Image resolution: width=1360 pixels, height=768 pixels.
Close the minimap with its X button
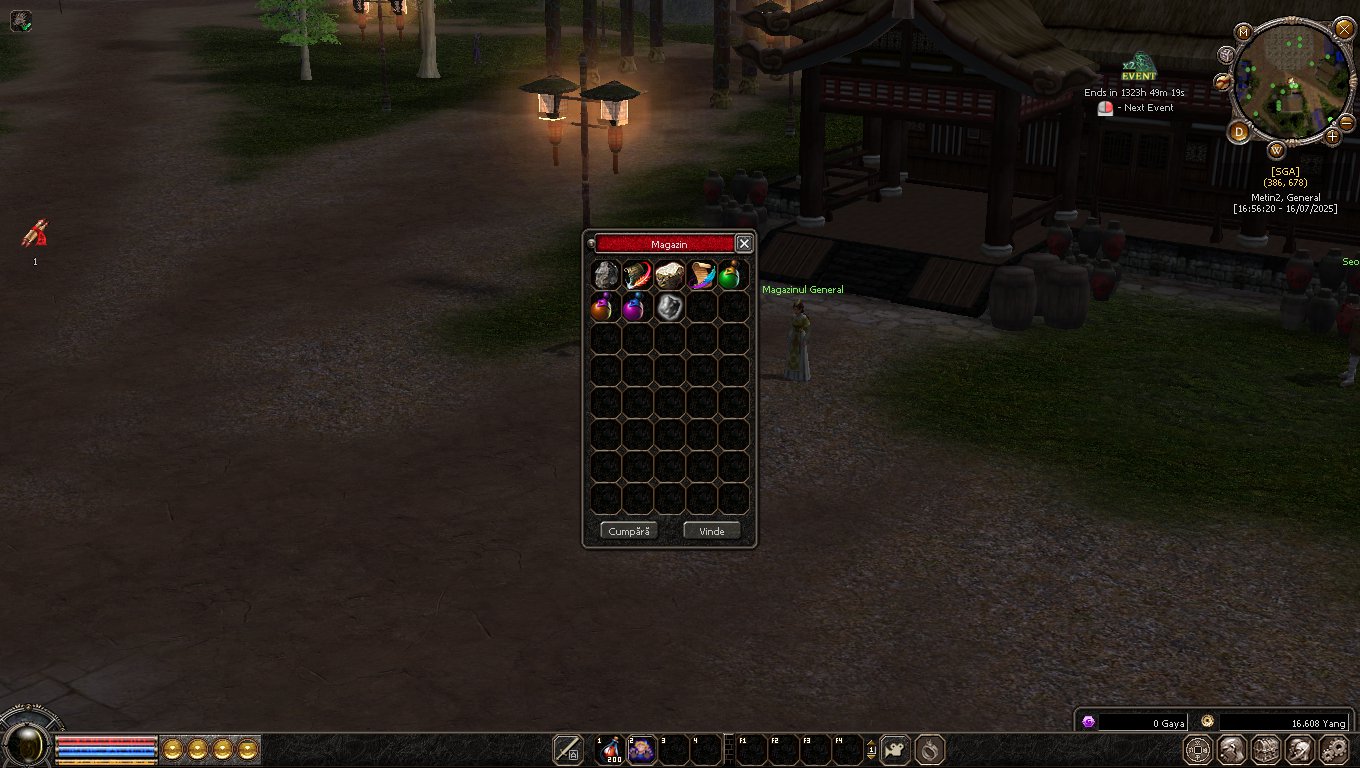1345,29
